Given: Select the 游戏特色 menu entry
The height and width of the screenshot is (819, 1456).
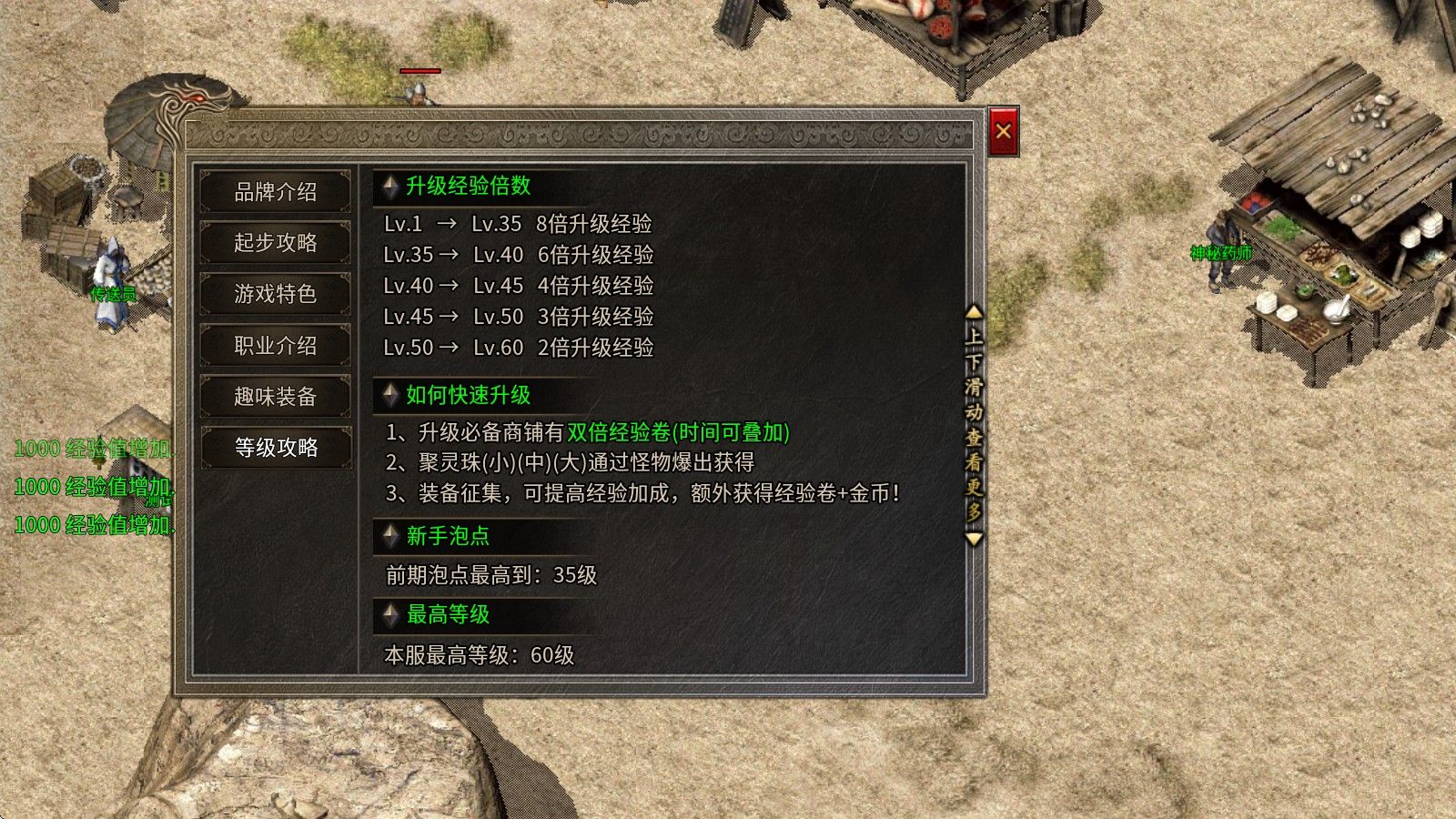Looking at the screenshot, I should pos(275,295).
